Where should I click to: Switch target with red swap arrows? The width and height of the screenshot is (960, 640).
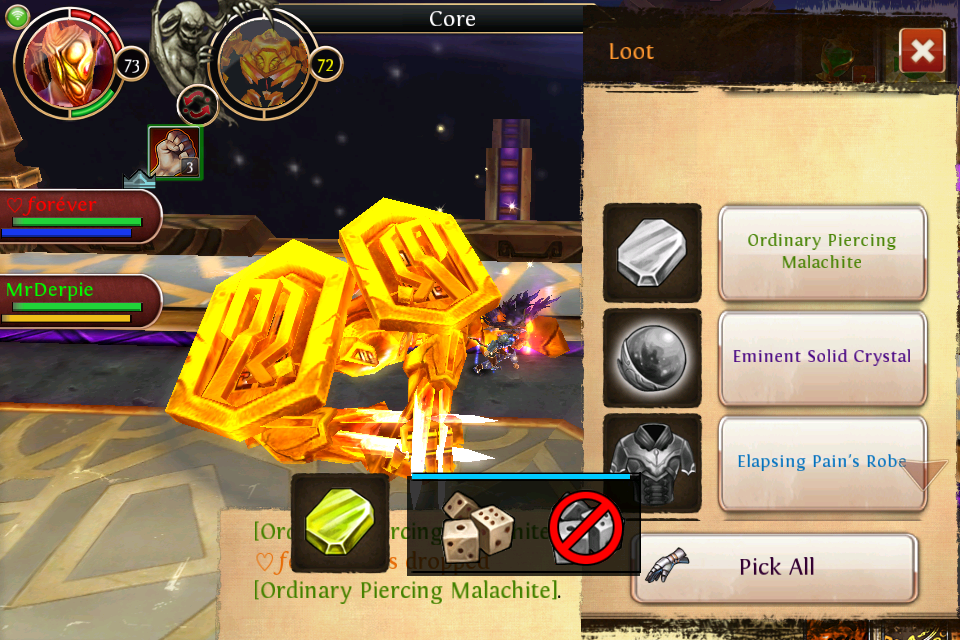coord(197,106)
